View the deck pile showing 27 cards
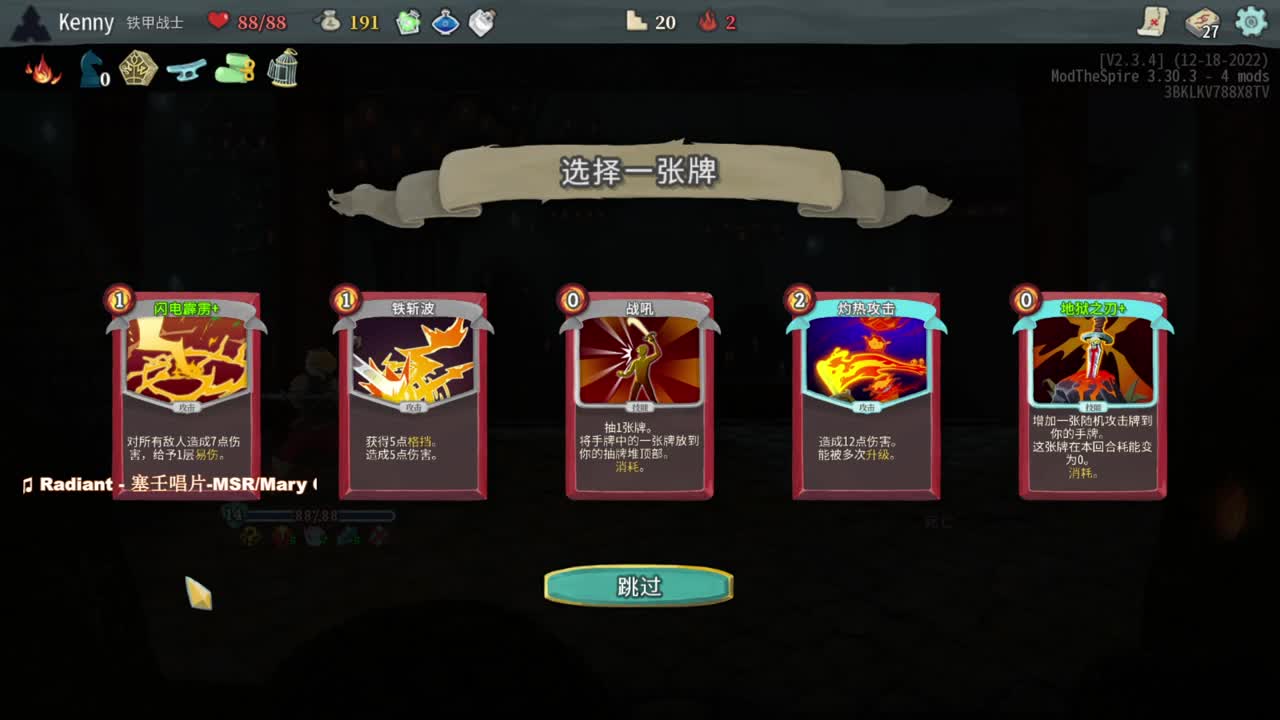 (x=1202, y=21)
